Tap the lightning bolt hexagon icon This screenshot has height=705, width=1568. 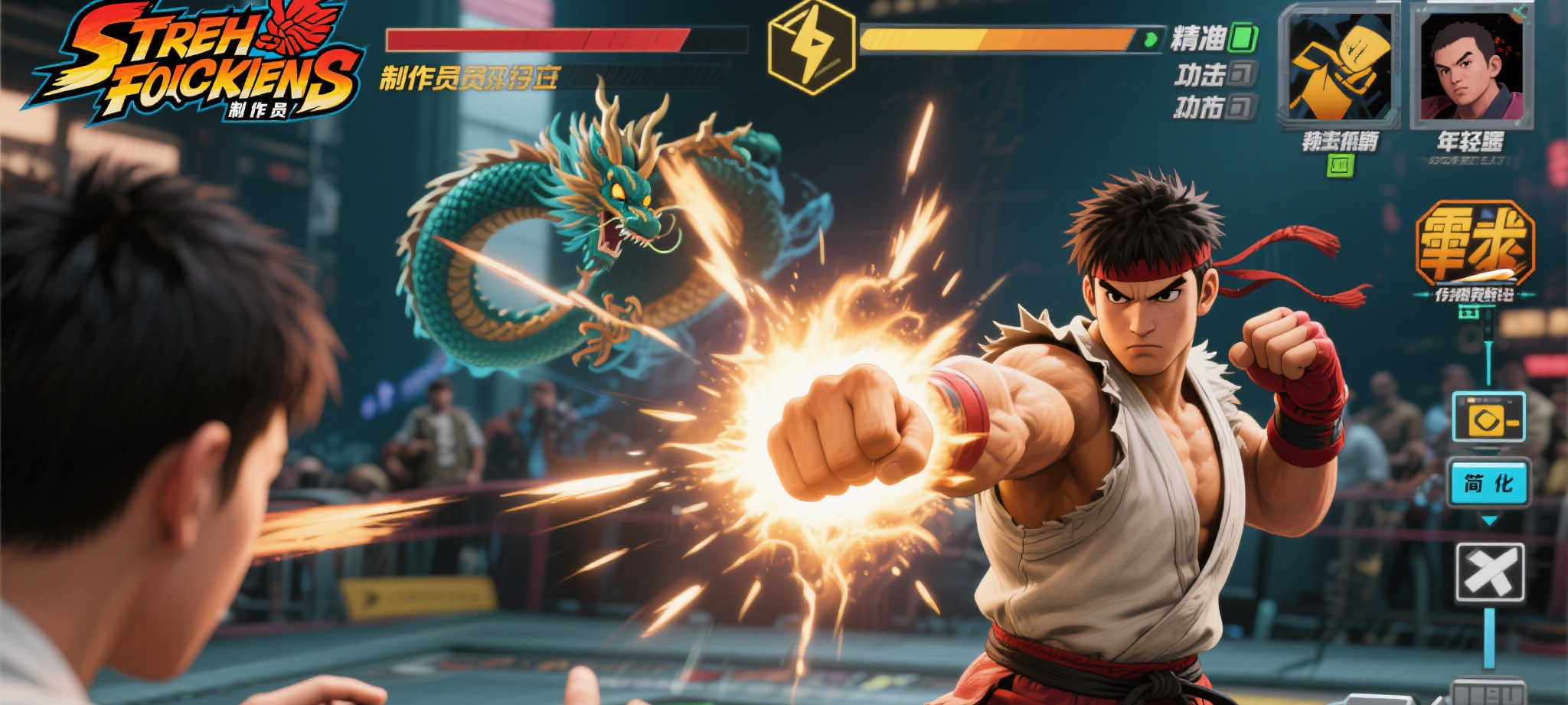tap(811, 47)
